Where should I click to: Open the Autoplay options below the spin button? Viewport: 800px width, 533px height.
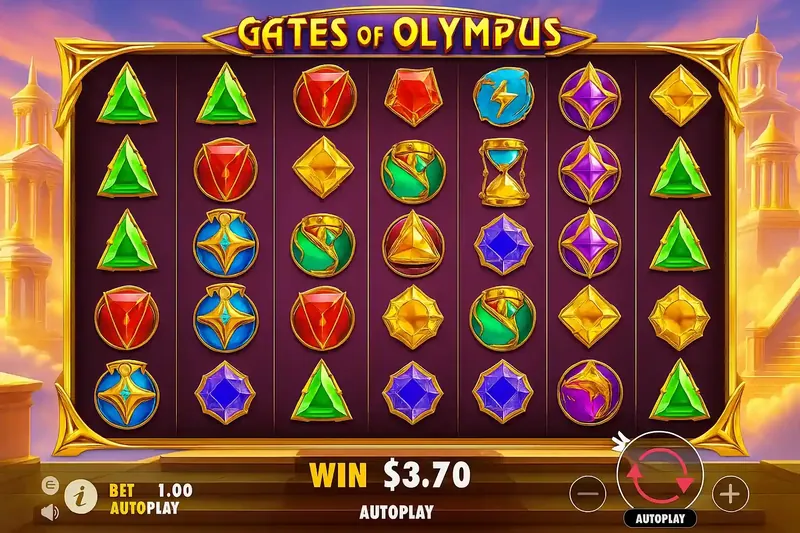tap(658, 519)
